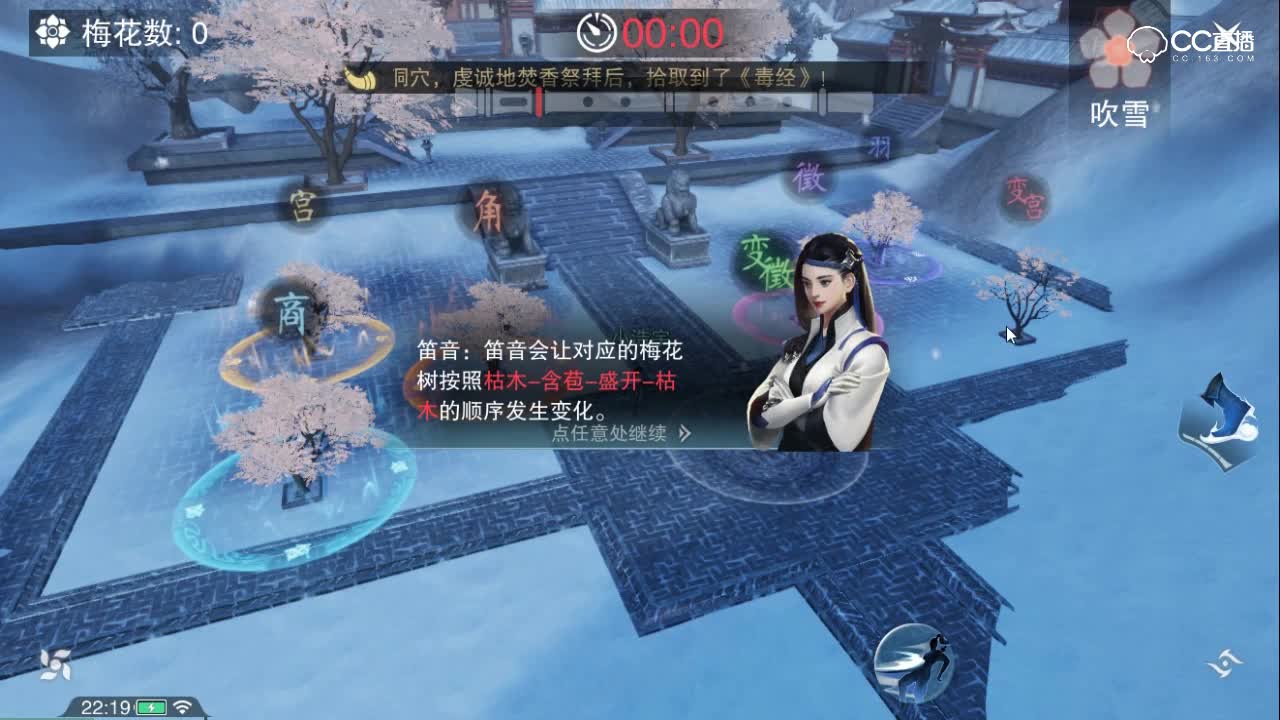Tap the Wi-Fi indicator in the status bar
1280x720 pixels.
coord(184,709)
